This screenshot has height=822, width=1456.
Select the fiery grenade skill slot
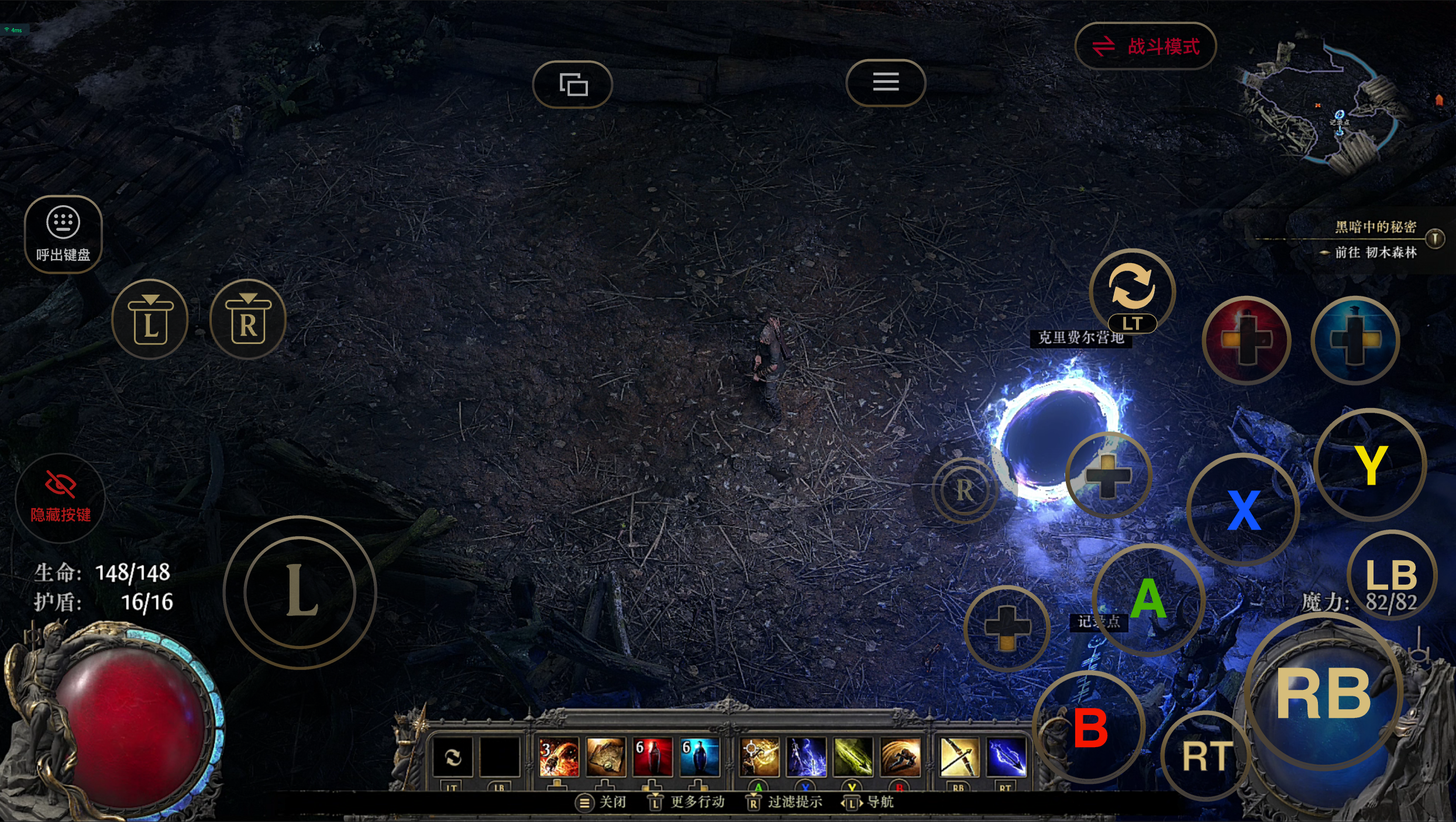tap(559, 757)
